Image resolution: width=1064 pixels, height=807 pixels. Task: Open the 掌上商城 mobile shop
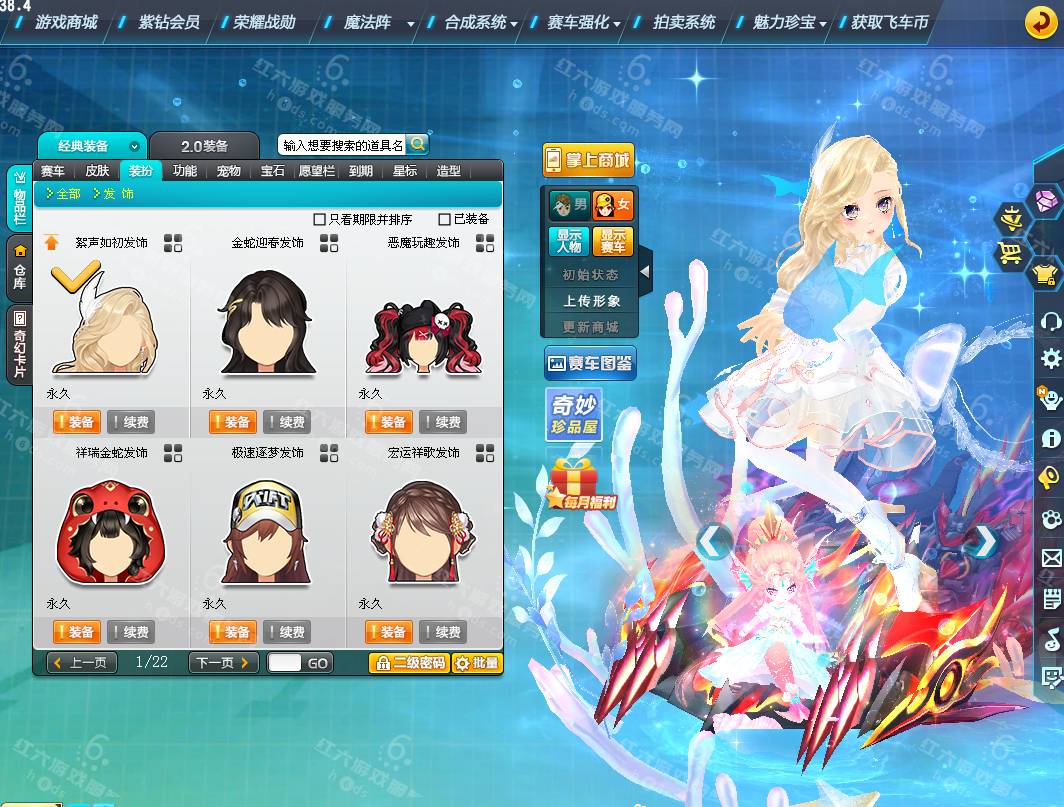tap(588, 160)
